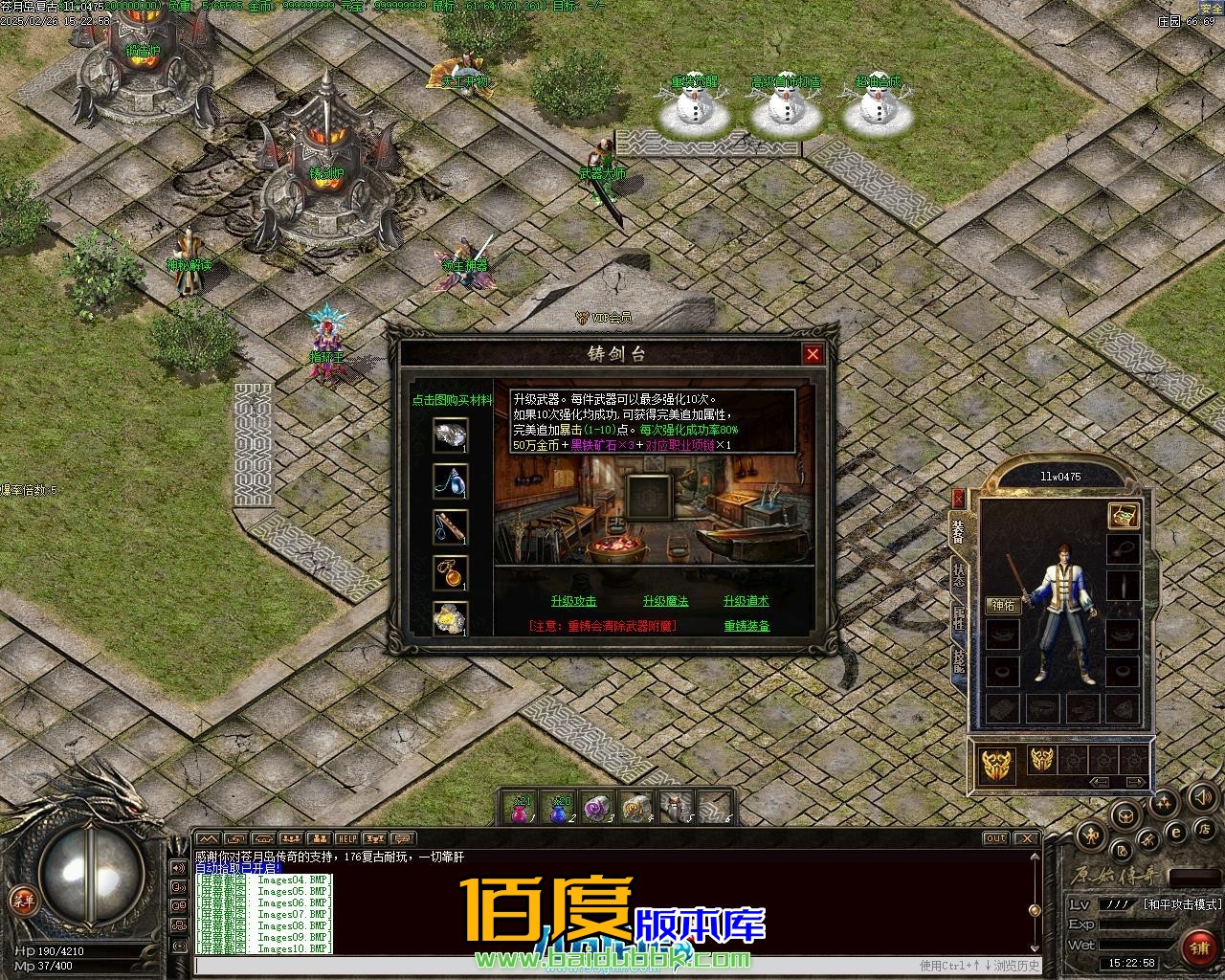Close the character equipment panel
This screenshot has width=1225, height=980.
(x=958, y=499)
